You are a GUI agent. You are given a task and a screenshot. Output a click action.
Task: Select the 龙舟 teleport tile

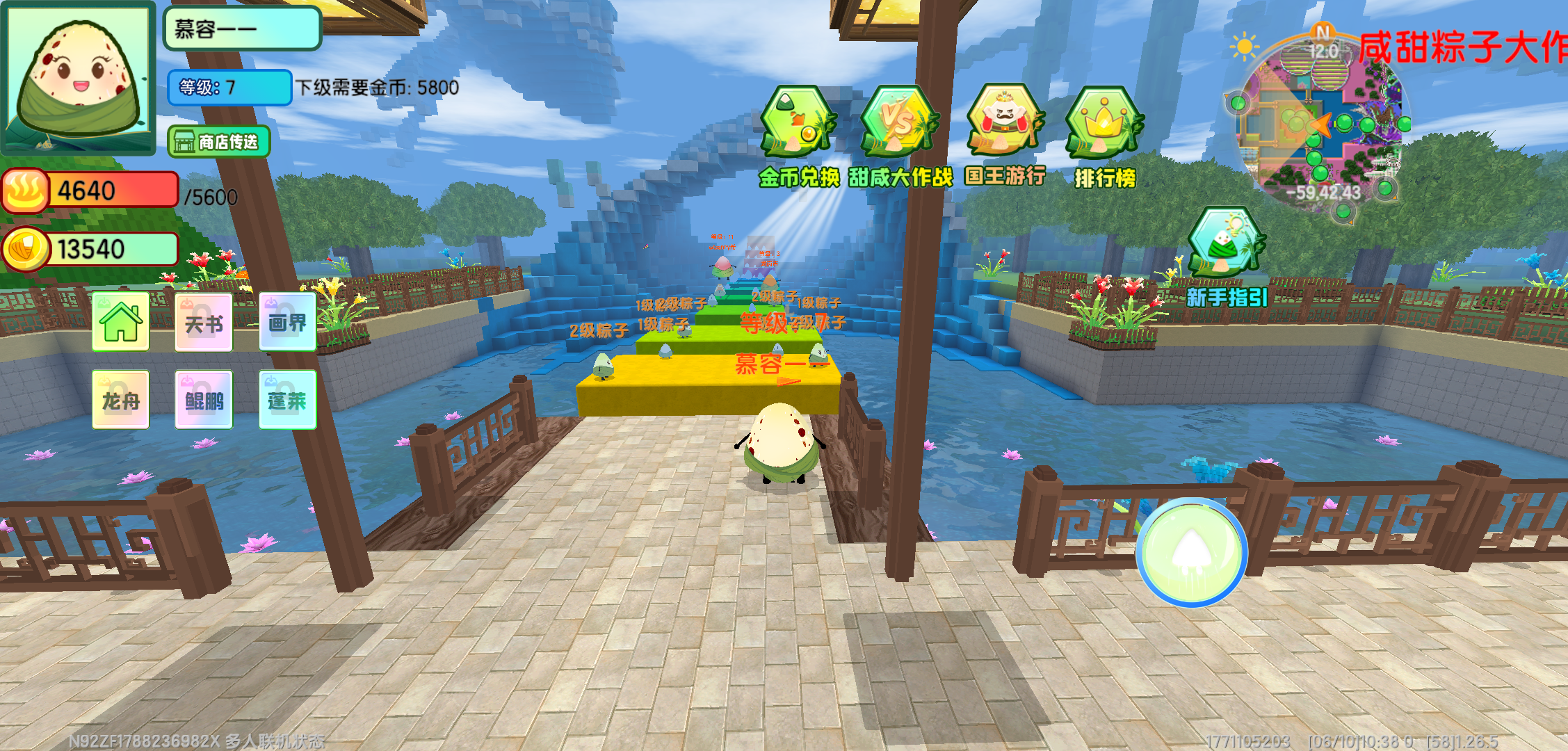(x=121, y=400)
